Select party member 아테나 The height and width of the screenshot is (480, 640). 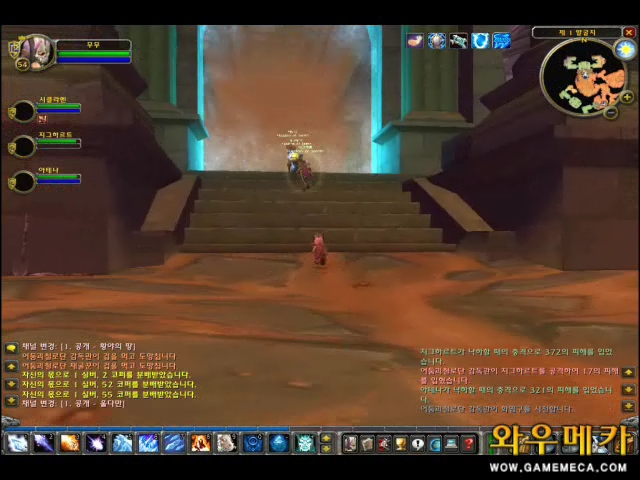tap(23, 182)
